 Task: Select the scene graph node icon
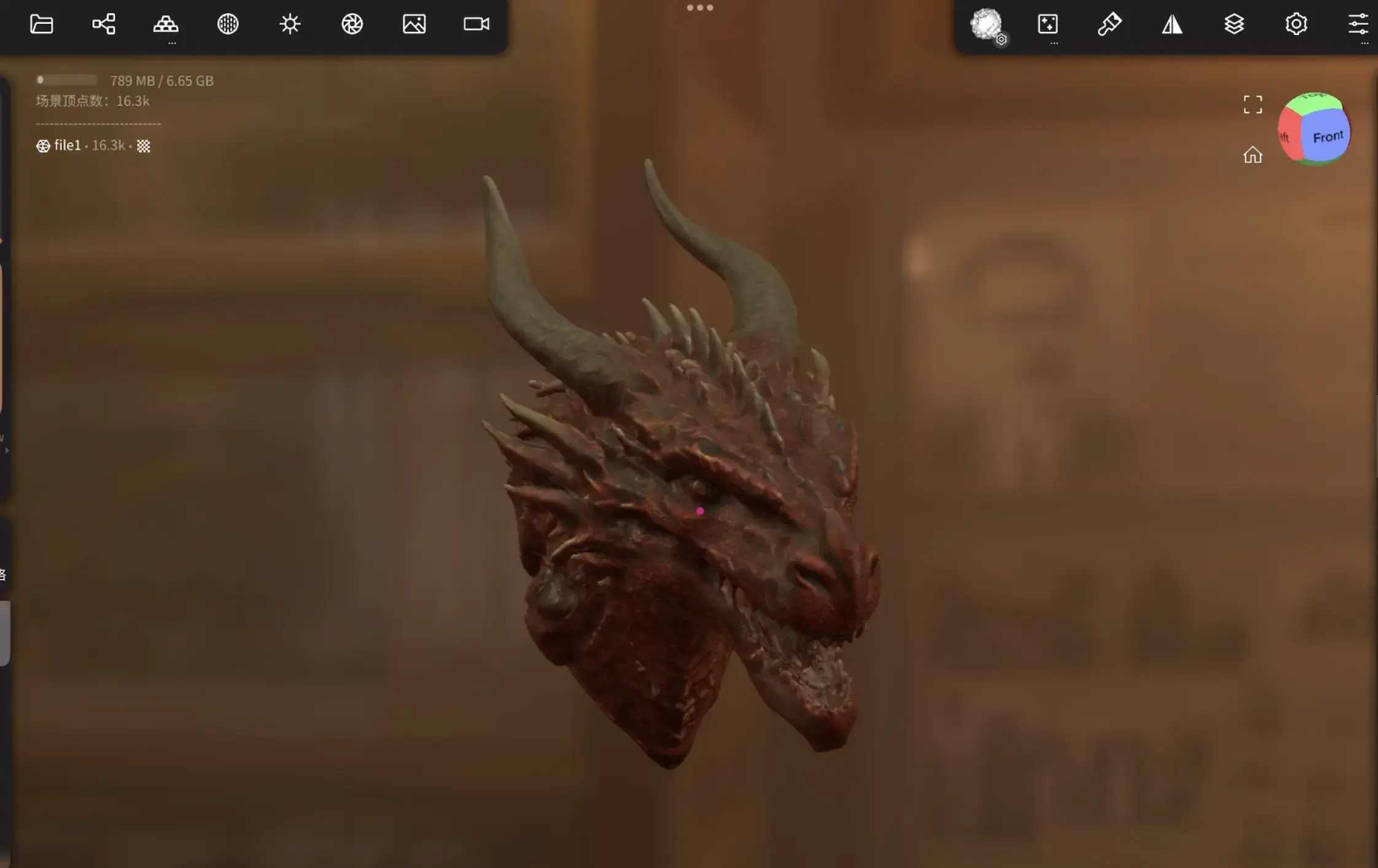pos(103,24)
